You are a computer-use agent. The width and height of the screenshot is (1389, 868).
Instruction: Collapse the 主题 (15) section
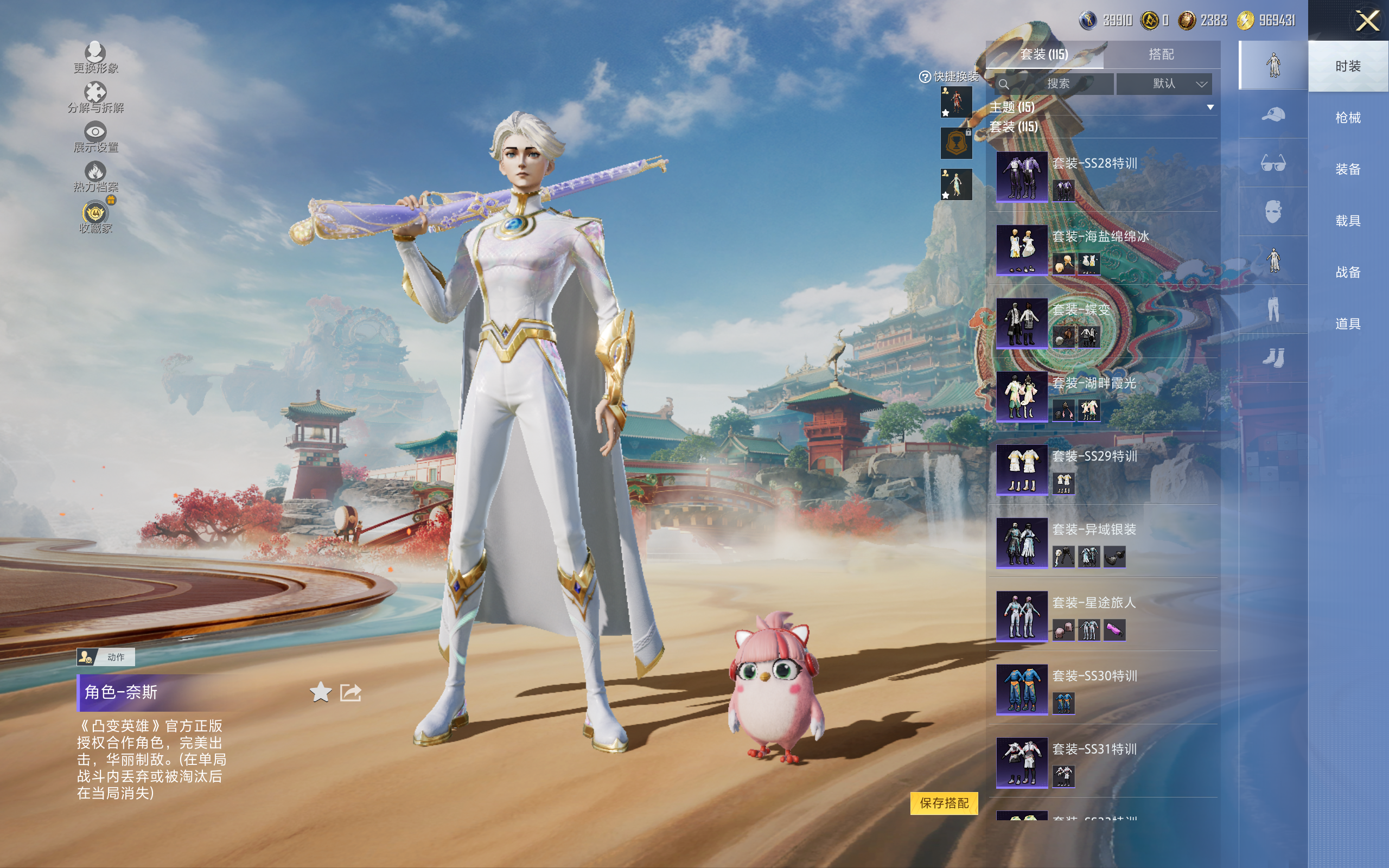coord(1210,107)
